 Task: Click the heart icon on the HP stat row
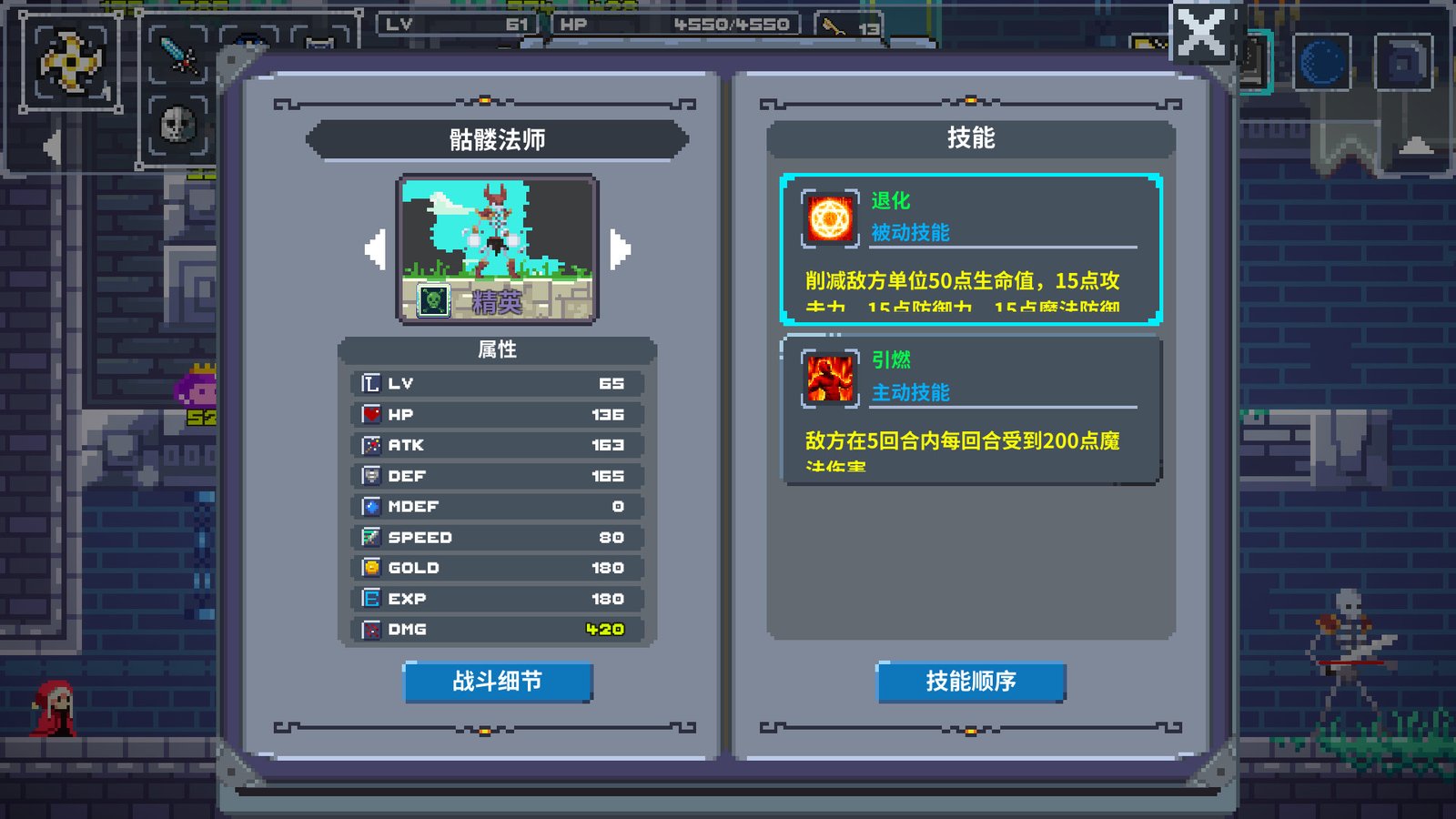click(369, 414)
